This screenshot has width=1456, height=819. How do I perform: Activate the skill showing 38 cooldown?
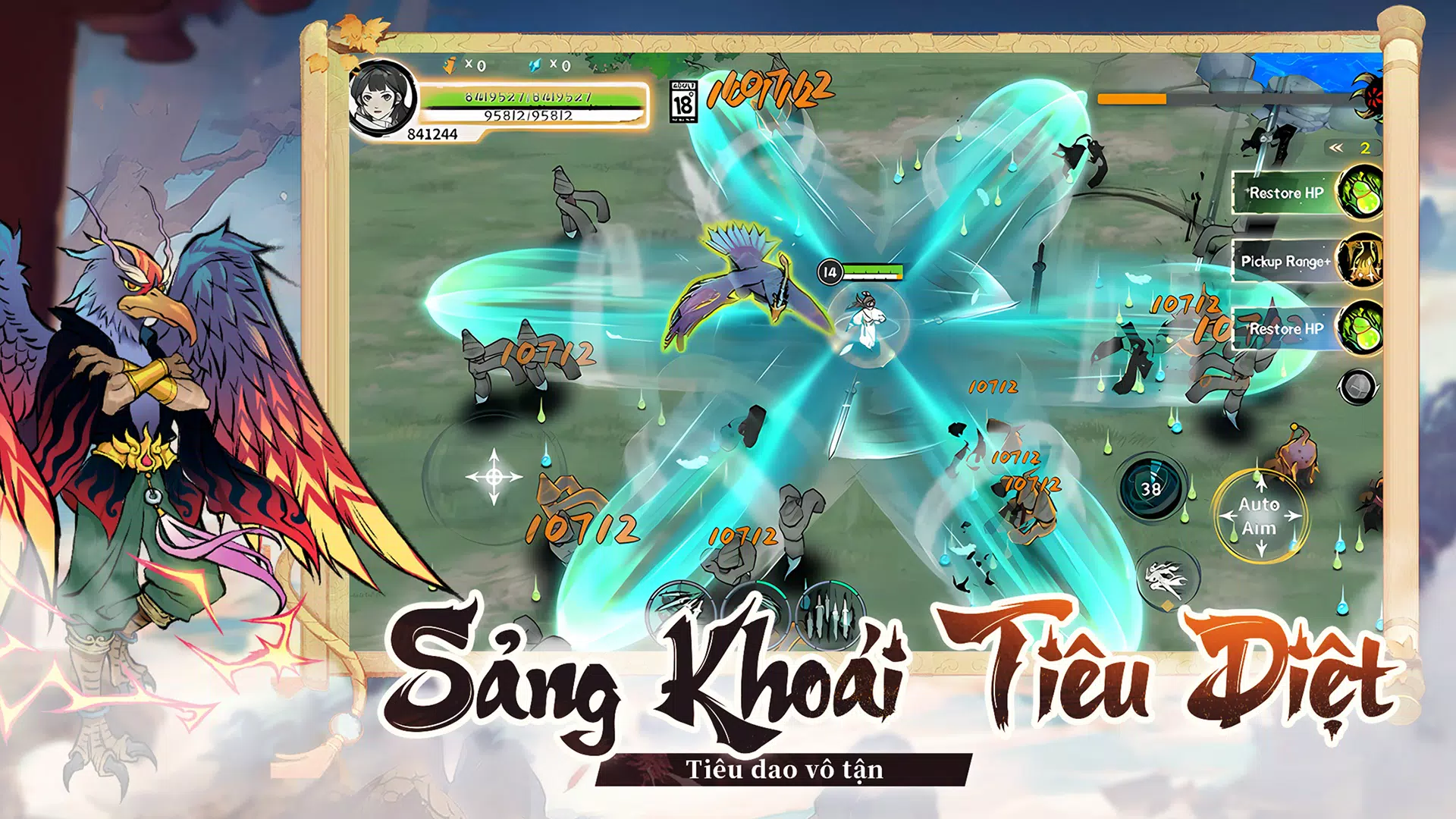pyautogui.click(x=1151, y=488)
